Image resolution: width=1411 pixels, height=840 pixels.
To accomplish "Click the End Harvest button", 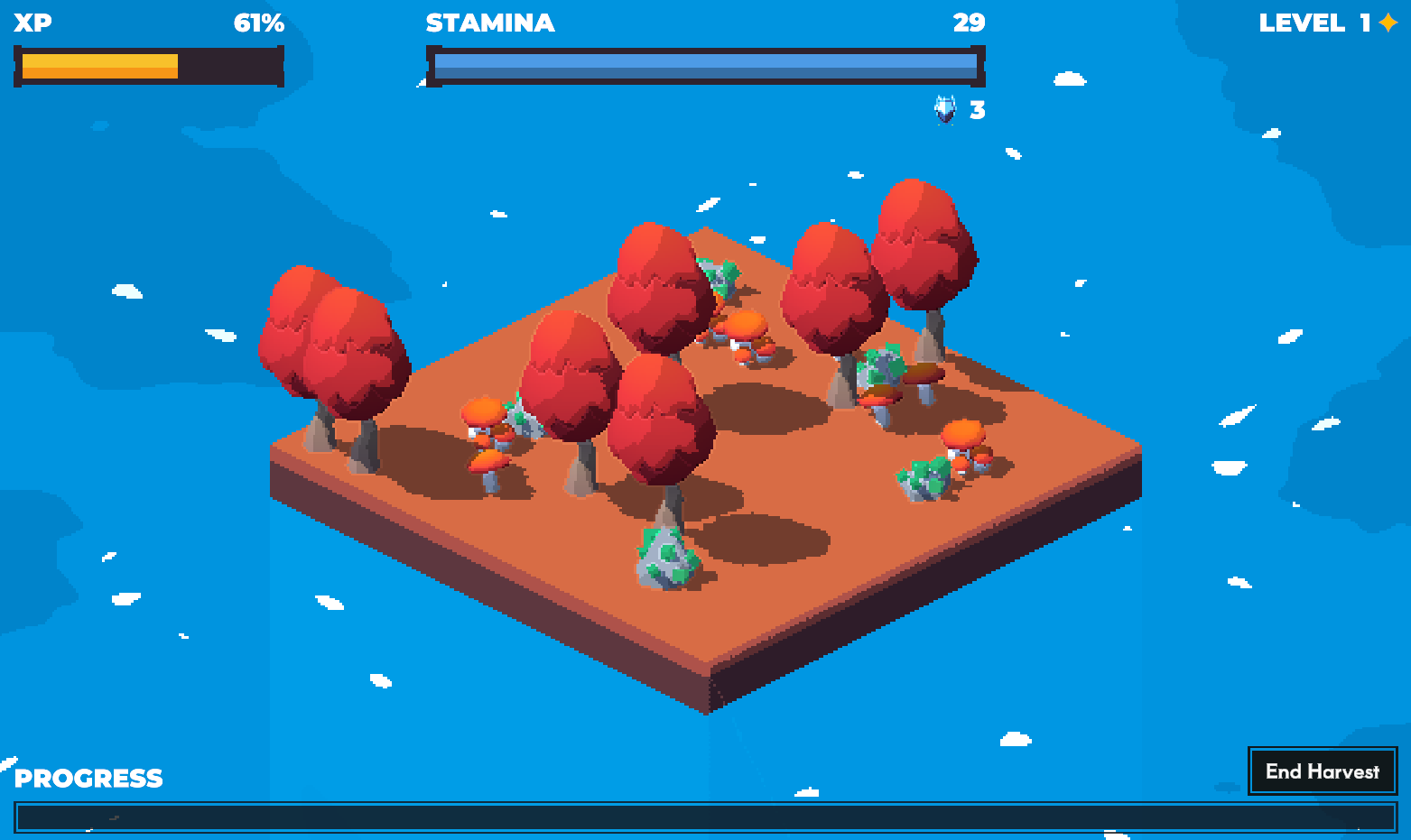I will (x=1322, y=771).
